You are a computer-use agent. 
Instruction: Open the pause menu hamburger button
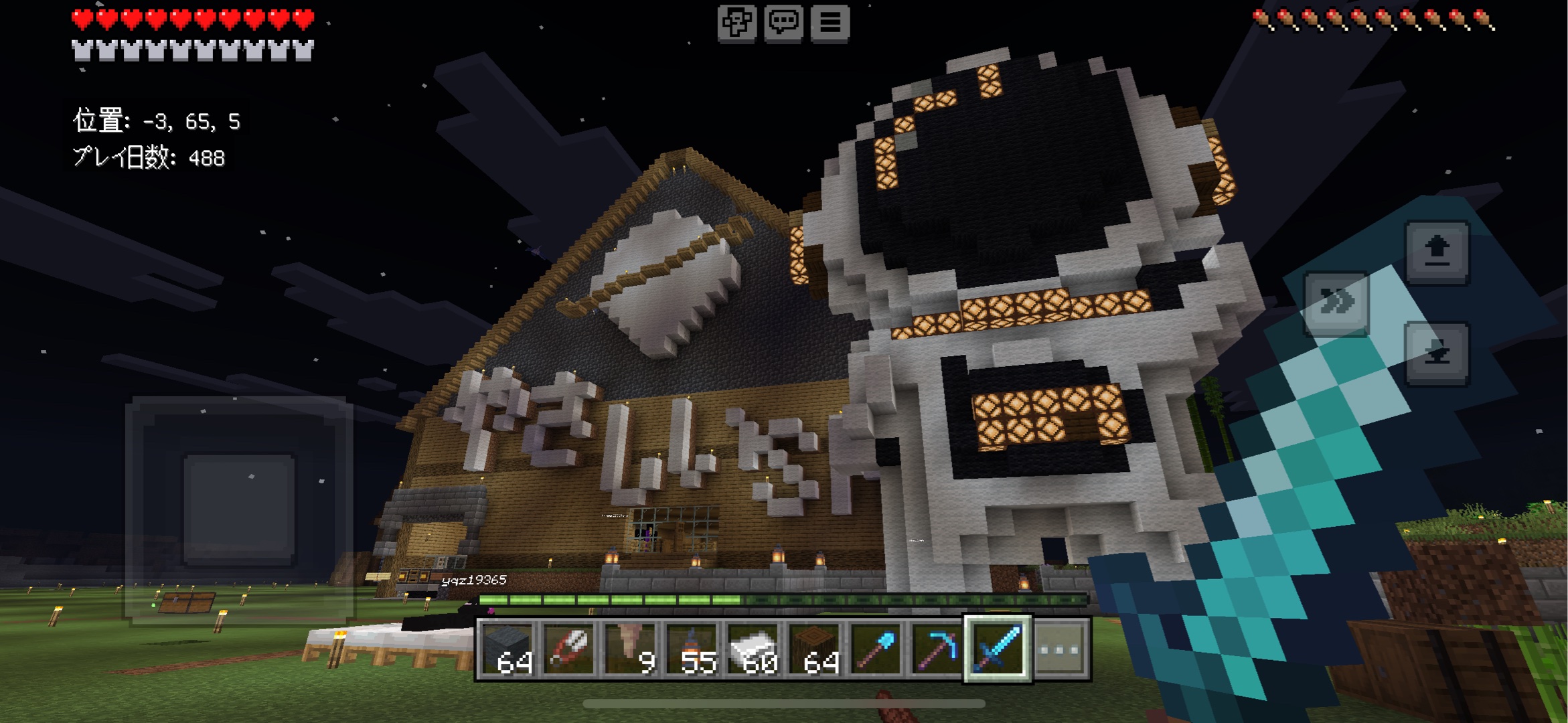pyautogui.click(x=830, y=23)
